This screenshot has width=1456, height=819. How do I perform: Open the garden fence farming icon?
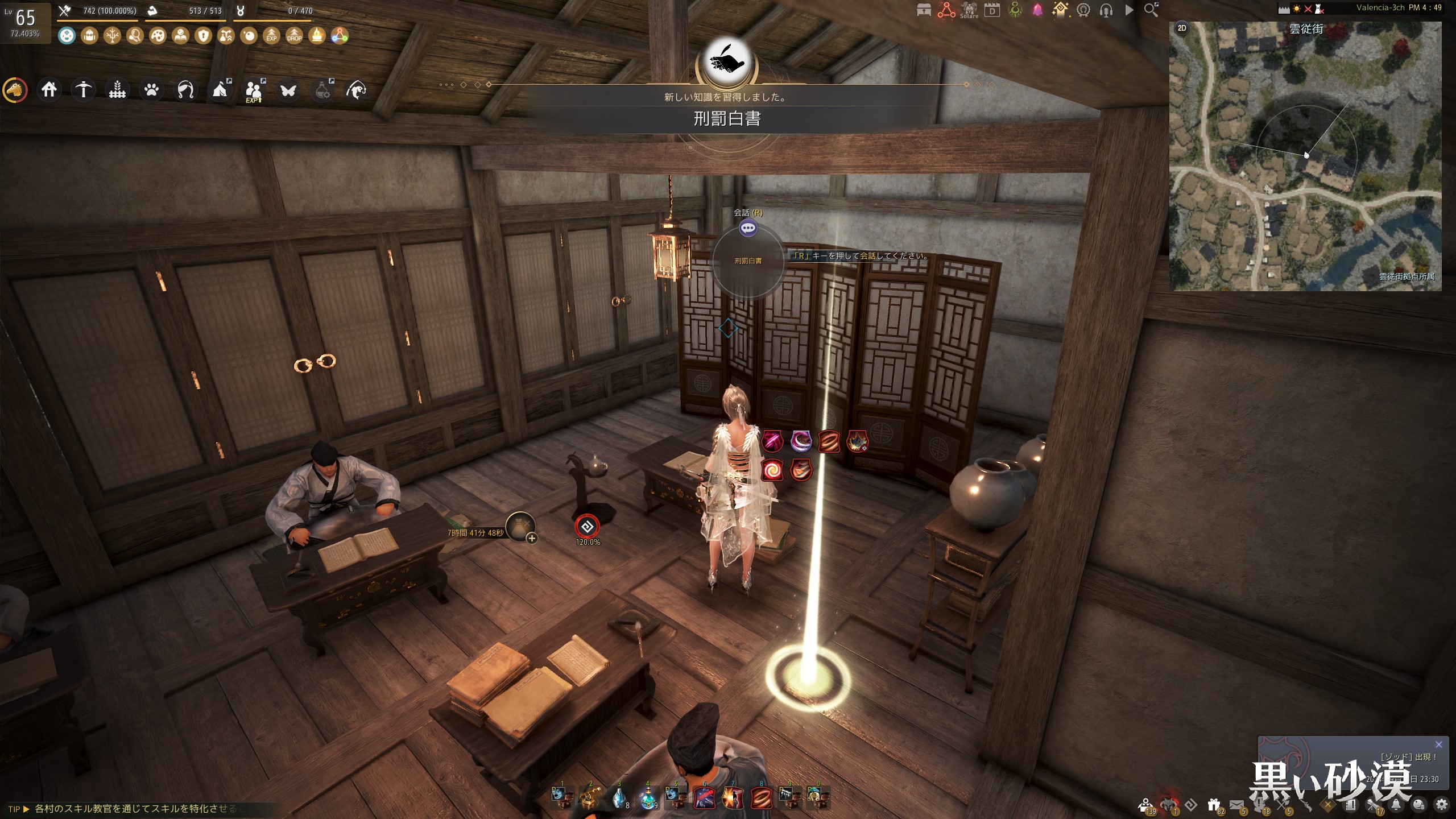(117, 89)
